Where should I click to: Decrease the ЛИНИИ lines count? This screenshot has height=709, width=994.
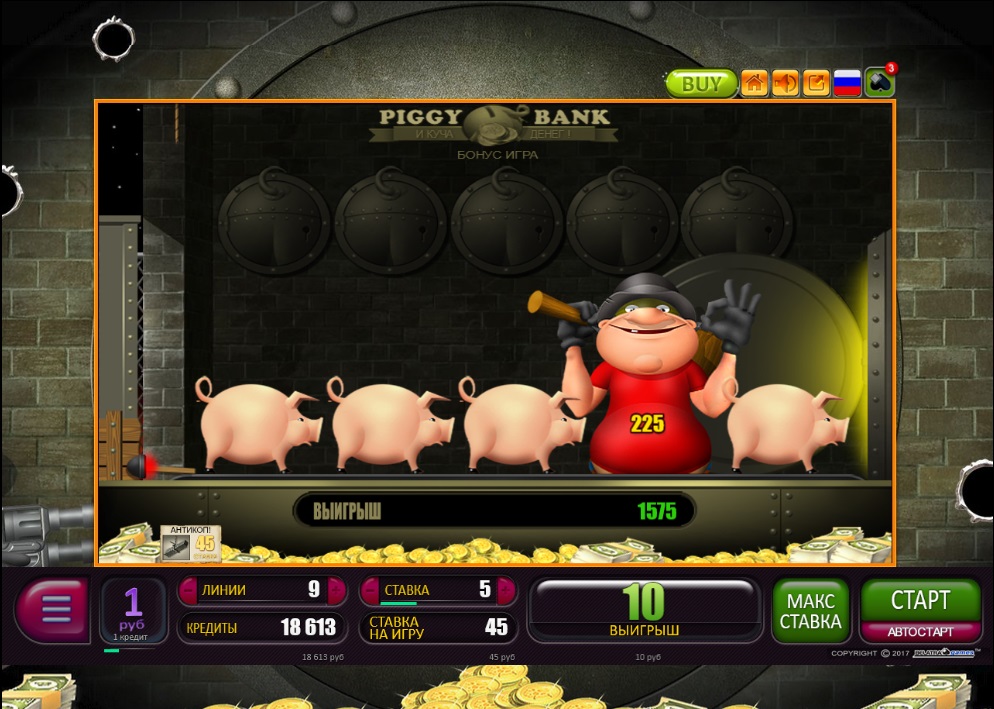point(190,590)
